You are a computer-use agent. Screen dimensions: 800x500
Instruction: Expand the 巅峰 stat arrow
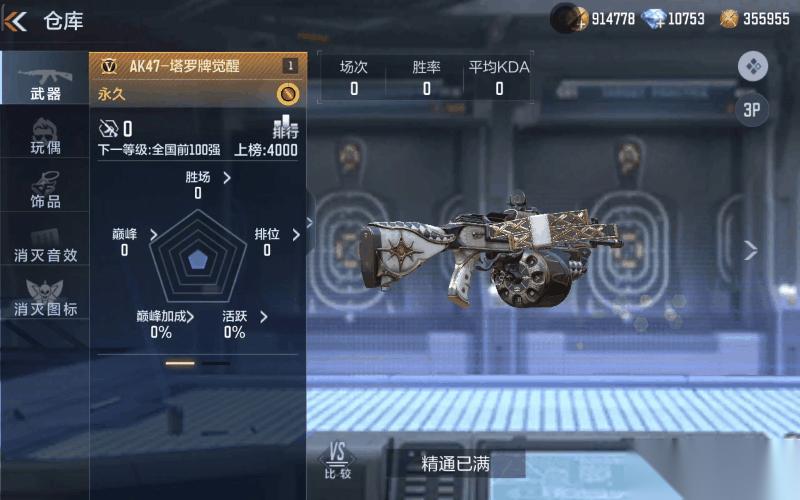(153, 235)
